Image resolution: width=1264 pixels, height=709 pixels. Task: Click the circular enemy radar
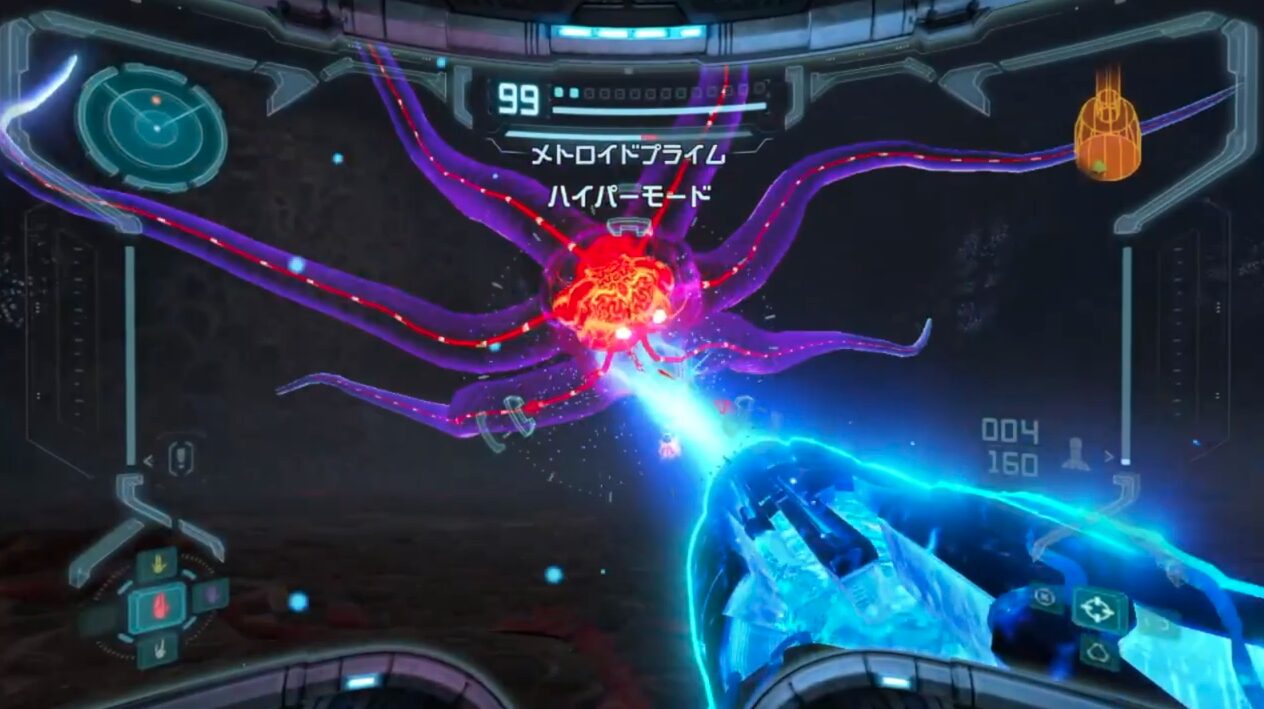(152, 127)
